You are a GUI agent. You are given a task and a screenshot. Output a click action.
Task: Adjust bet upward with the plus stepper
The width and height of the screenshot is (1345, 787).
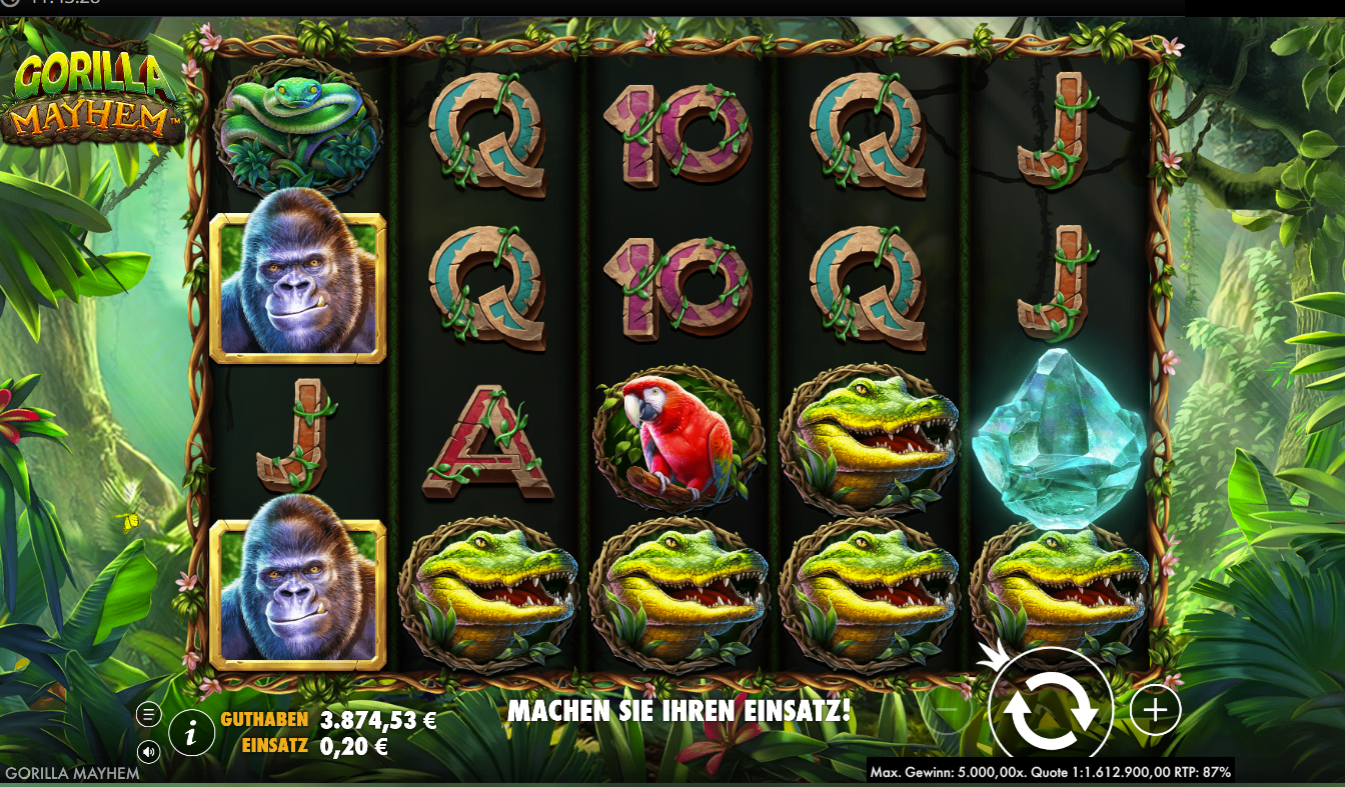coord(1155,712)
